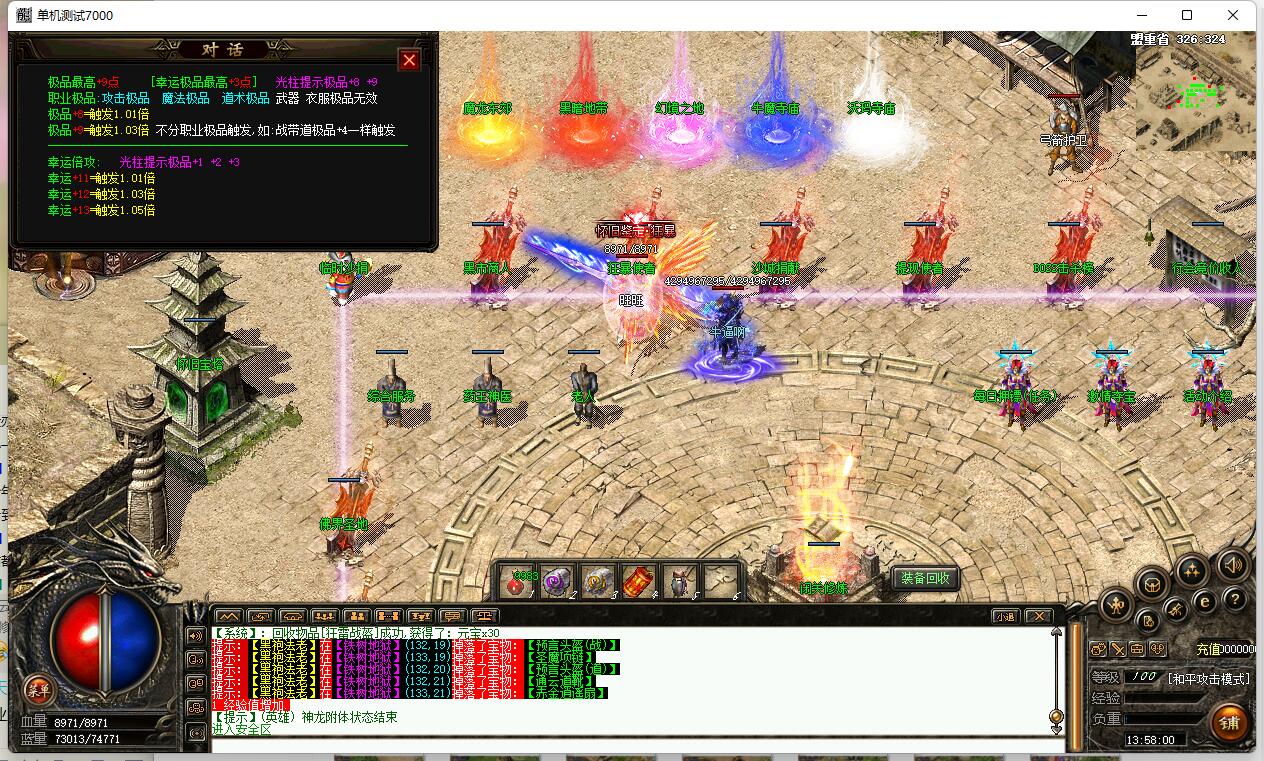Viewport: 1264px width, 761px height.
Task: Click the chat text input field
Action: [630, 744]
